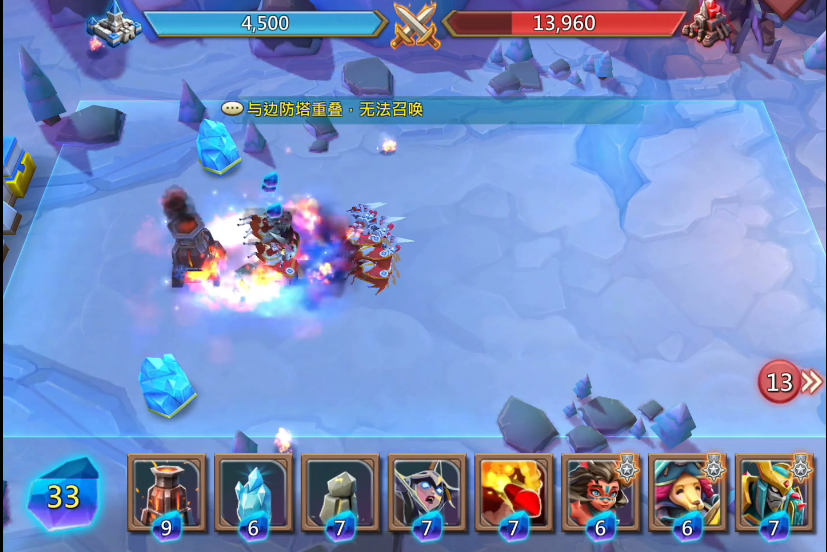
Task: Pick the grey stone rock card
Action: (x=340, y=491)
